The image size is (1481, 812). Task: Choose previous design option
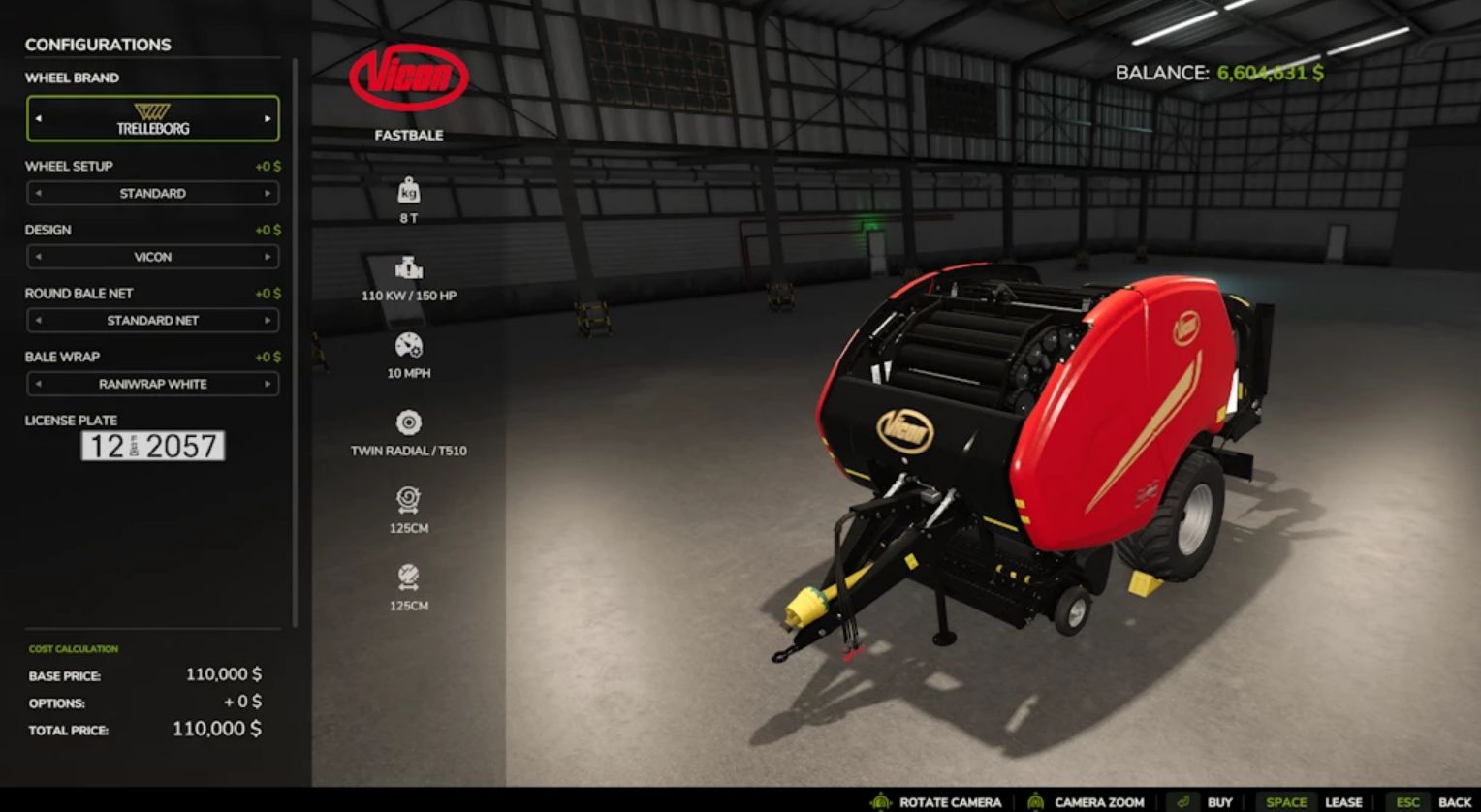click(x=39, y=257)
